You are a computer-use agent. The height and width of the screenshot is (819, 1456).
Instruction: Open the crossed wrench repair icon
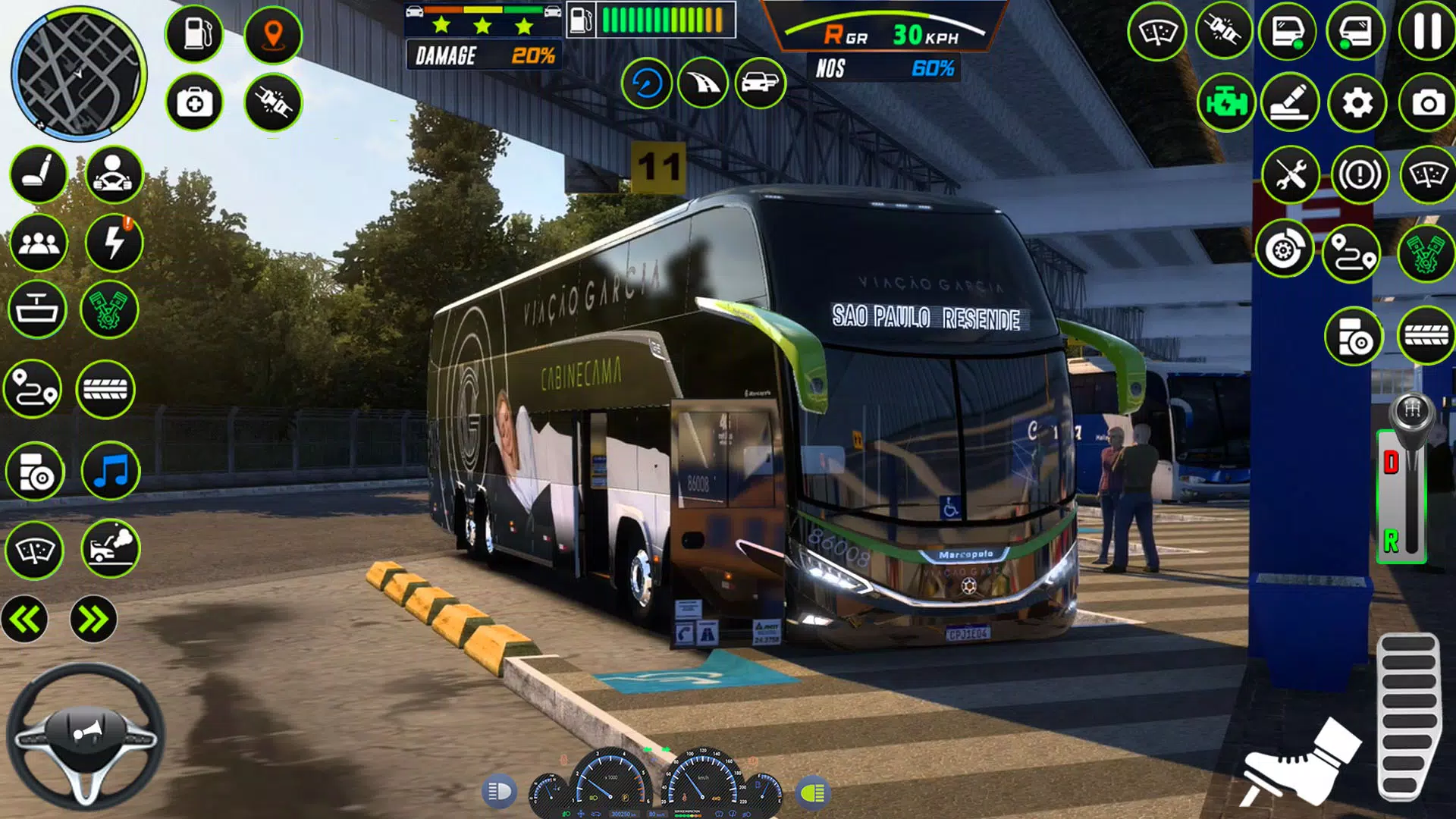(x=1291, y=176)
